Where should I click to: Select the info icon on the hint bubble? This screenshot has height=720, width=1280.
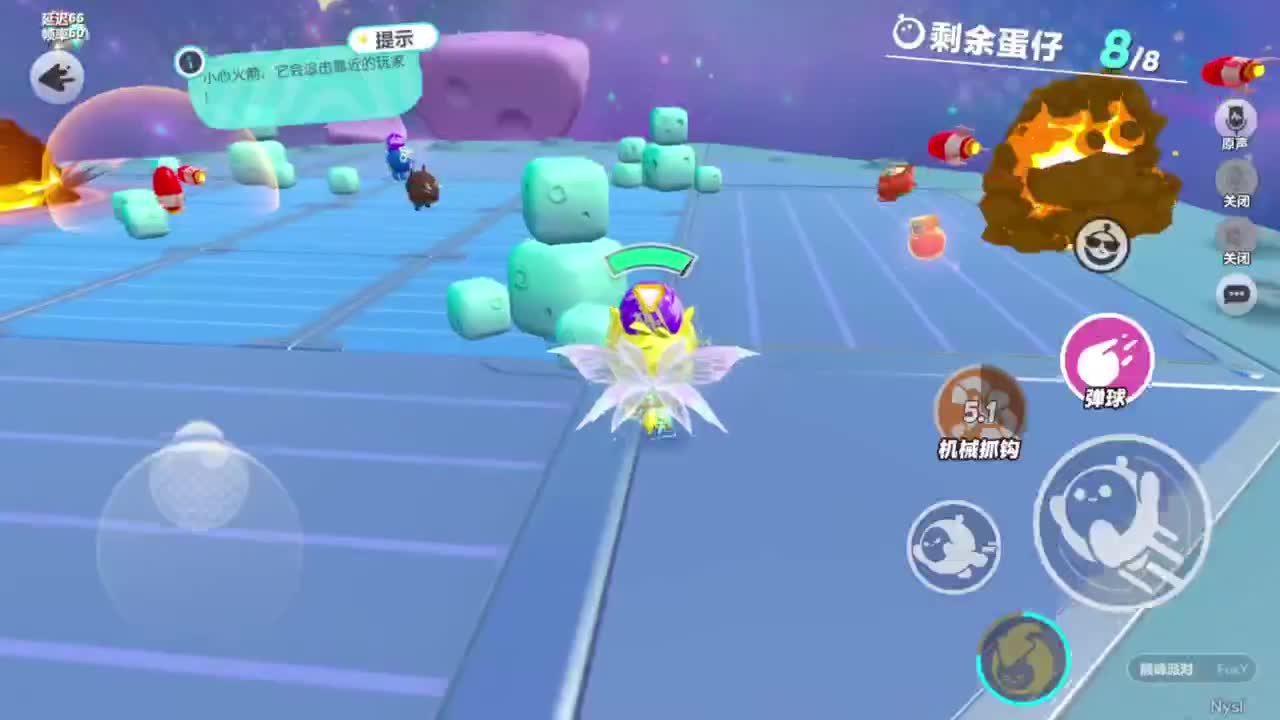[190, 63]
